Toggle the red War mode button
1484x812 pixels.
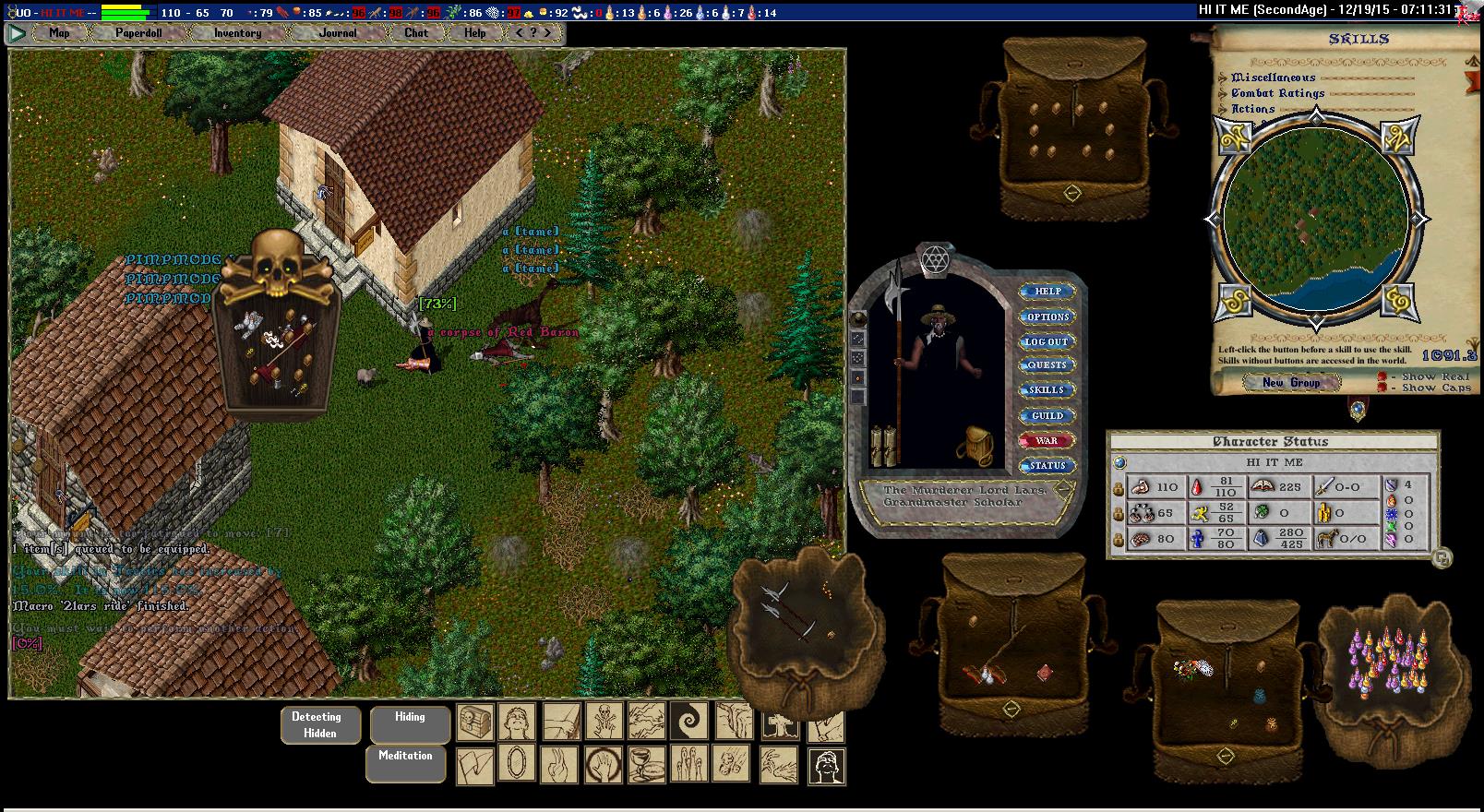tap(1047, 441)
